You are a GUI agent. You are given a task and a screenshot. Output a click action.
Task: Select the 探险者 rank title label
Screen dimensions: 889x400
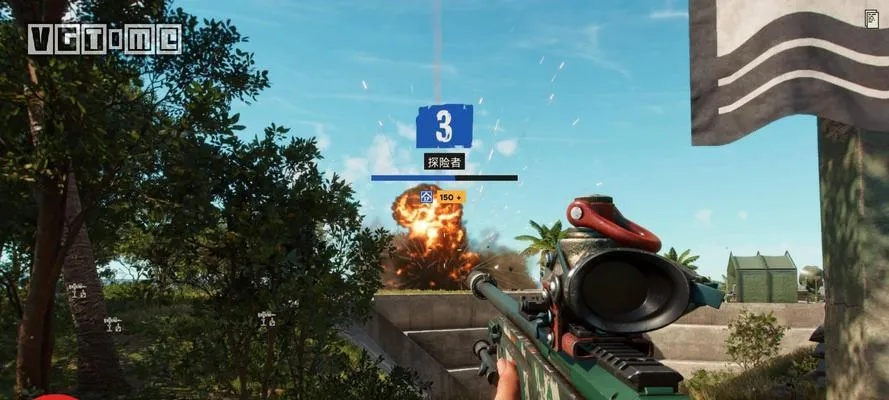(444, 161)
